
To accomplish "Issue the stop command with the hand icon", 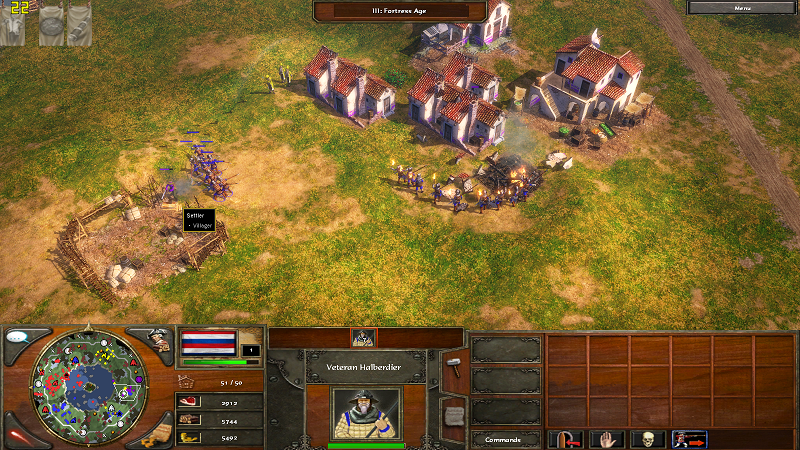I will tap(607, 439).
